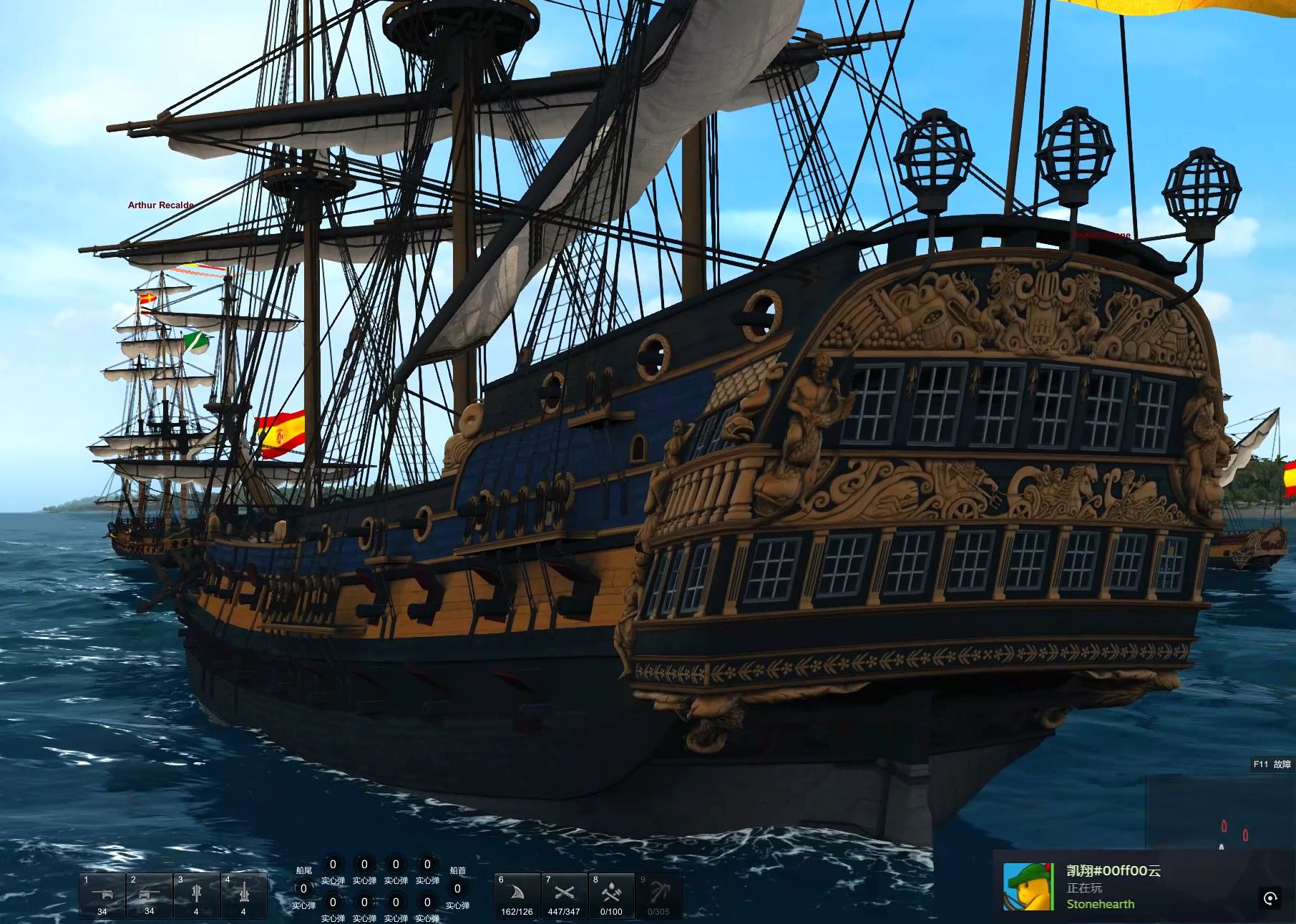This screenshot has height=924, width=1296.
Task: Activate slot 4 chaser guns
Action: tap(243, 895)
